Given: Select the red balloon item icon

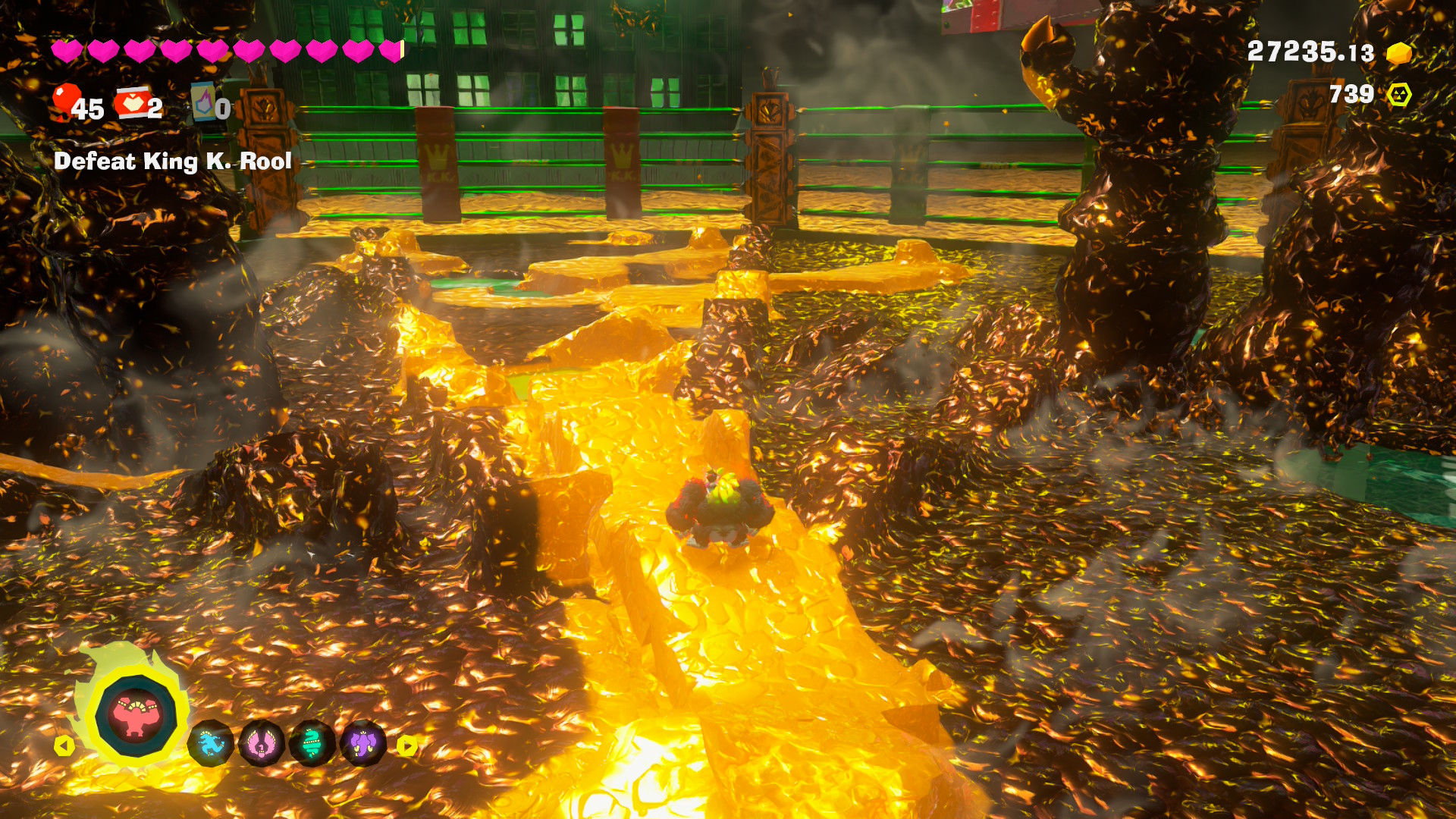Looking at the screenshot, I should tap(66, 102).
